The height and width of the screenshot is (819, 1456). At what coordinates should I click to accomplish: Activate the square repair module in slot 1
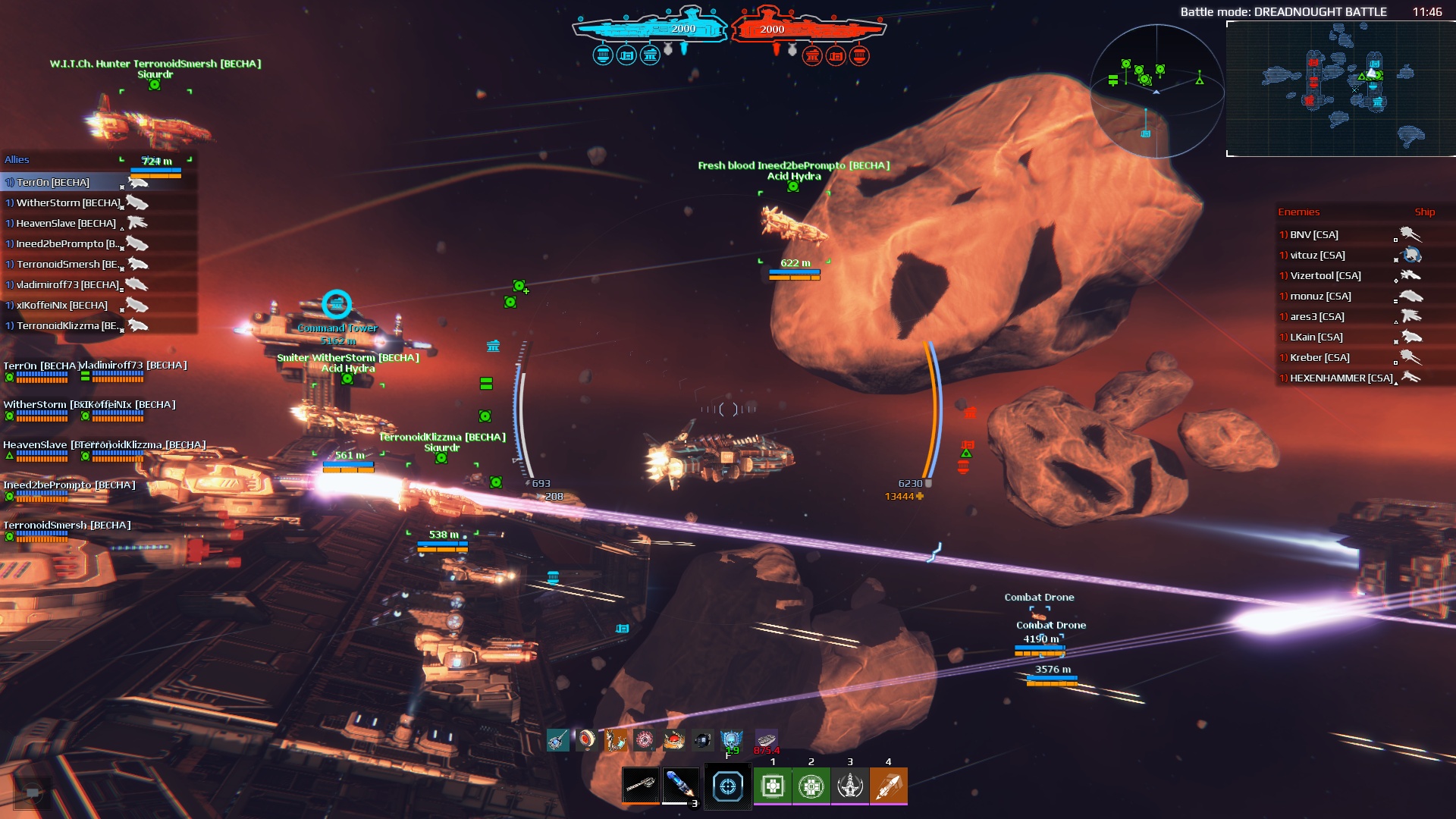tap(773, 786)
